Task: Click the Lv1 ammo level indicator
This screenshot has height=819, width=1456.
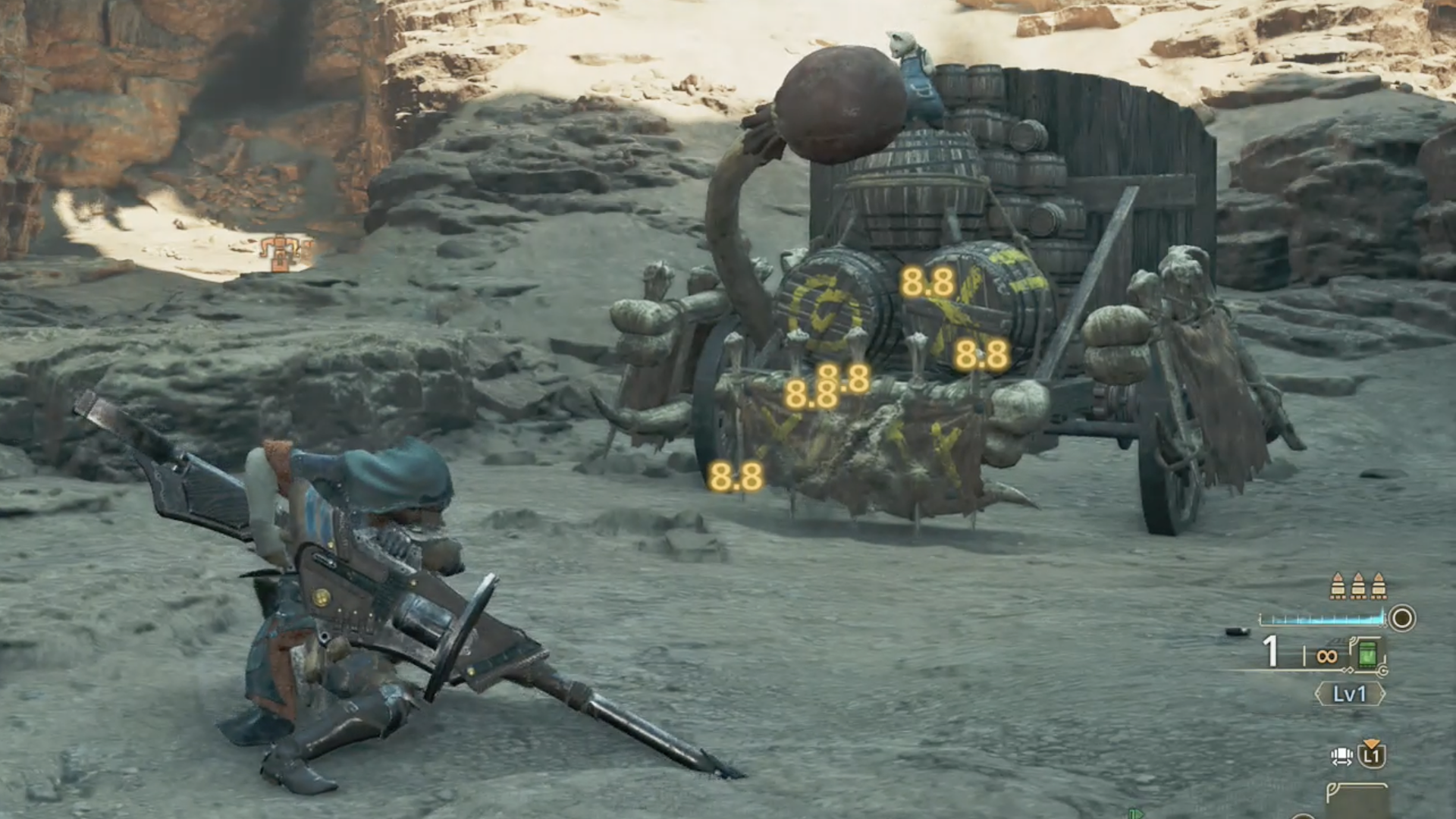Action: click(1349, 694)
